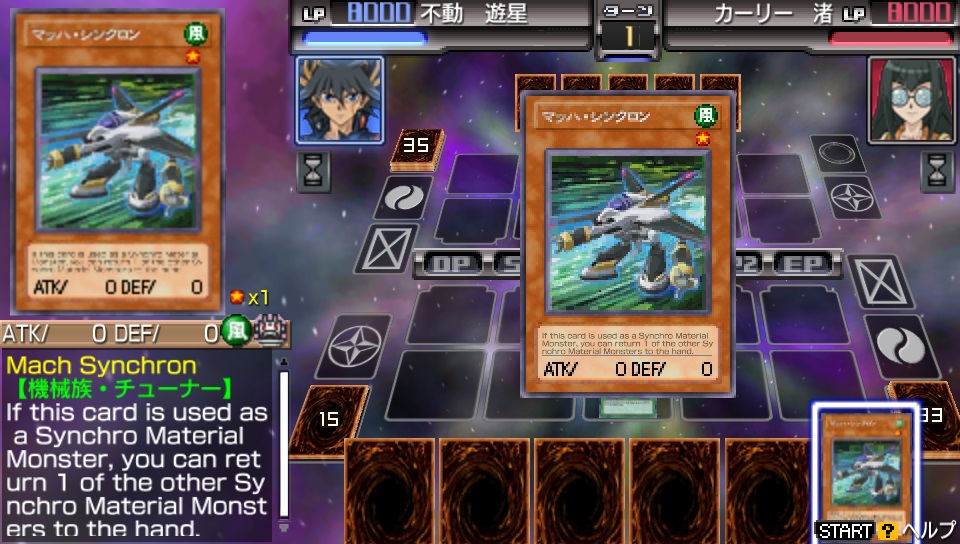Click the hourglass icon under Carly's portrait
The height and width of the screenshot is (544, 960).
click(x=937, y=170)
